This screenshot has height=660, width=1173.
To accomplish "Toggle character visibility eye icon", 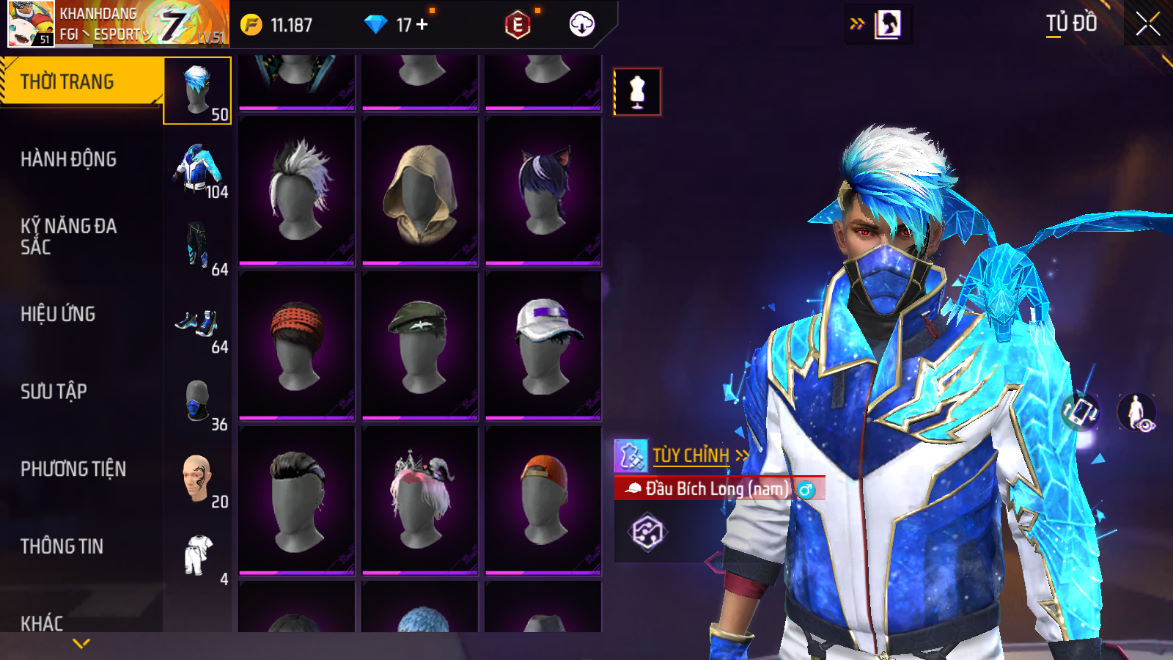I will [x=1136, y=412].
